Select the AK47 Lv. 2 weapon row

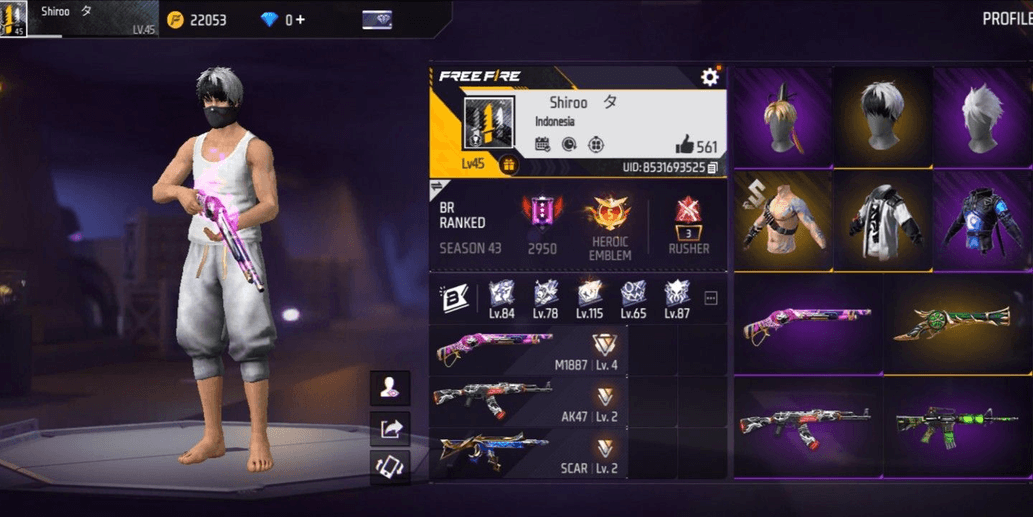click(x=528, y=401)
